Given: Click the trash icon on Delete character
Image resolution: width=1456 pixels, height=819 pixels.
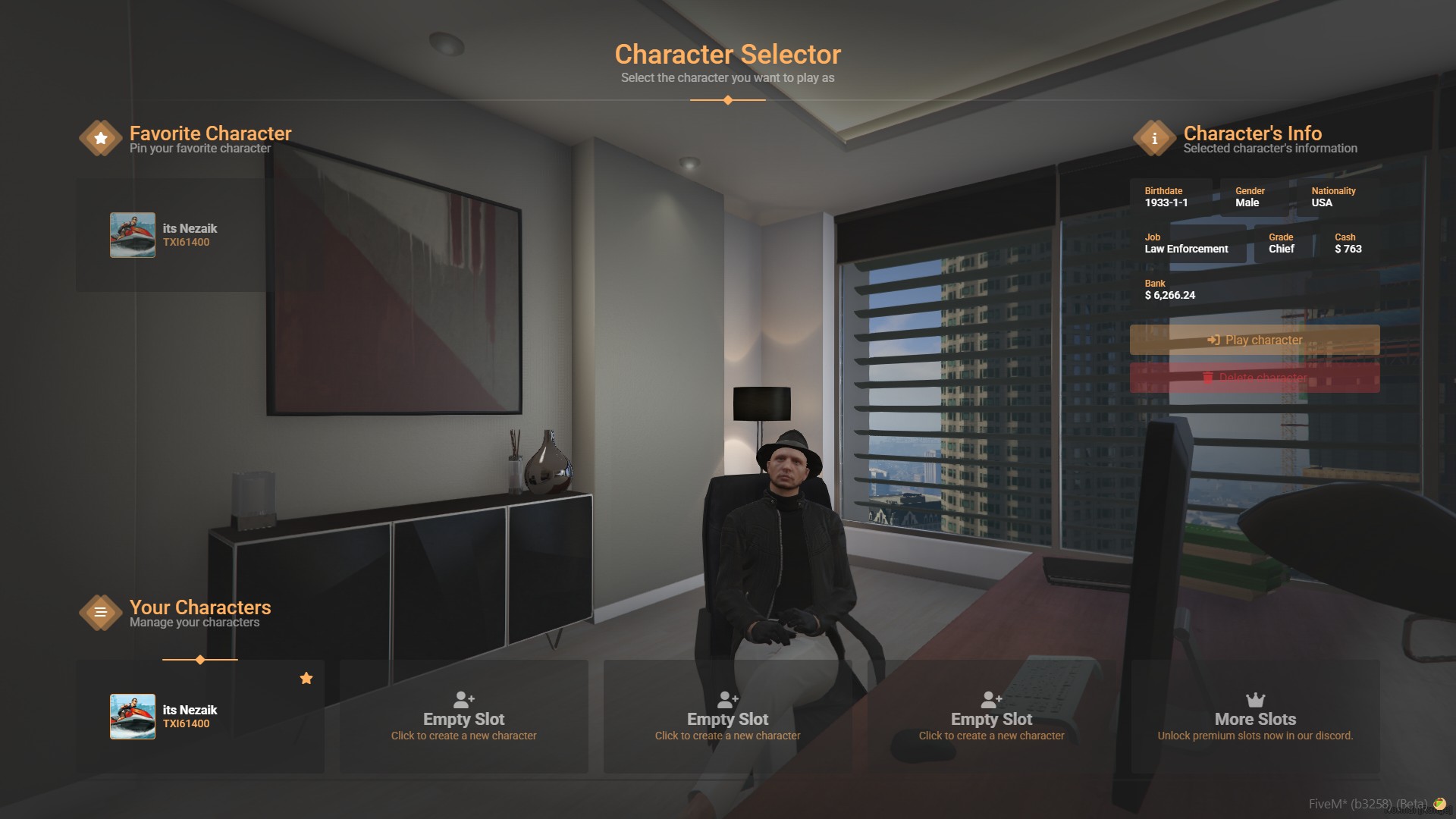Looking at the screenshot, I should click(x=1209, y=378).
